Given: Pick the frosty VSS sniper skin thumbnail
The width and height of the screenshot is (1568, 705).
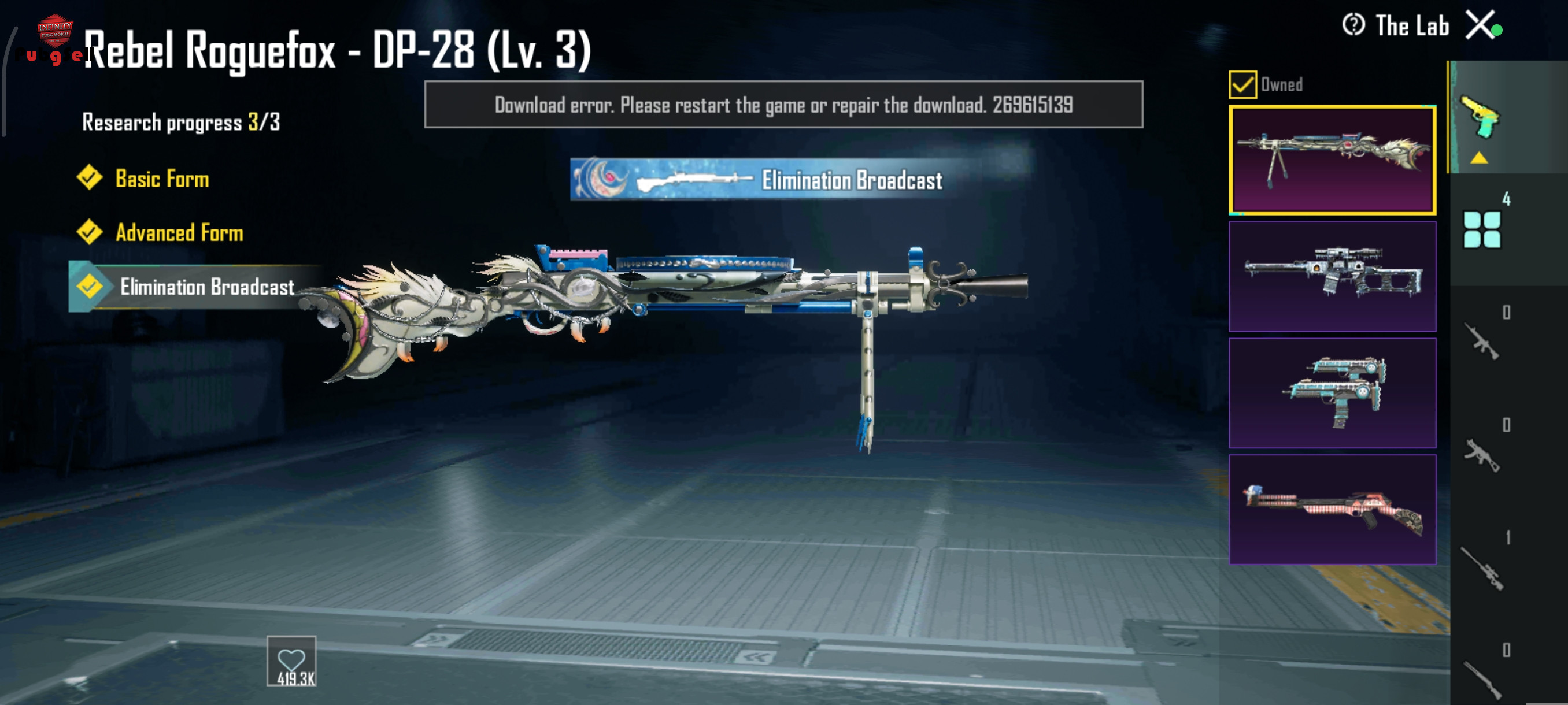Looking at the screenshot, I should pos(1332,277).
